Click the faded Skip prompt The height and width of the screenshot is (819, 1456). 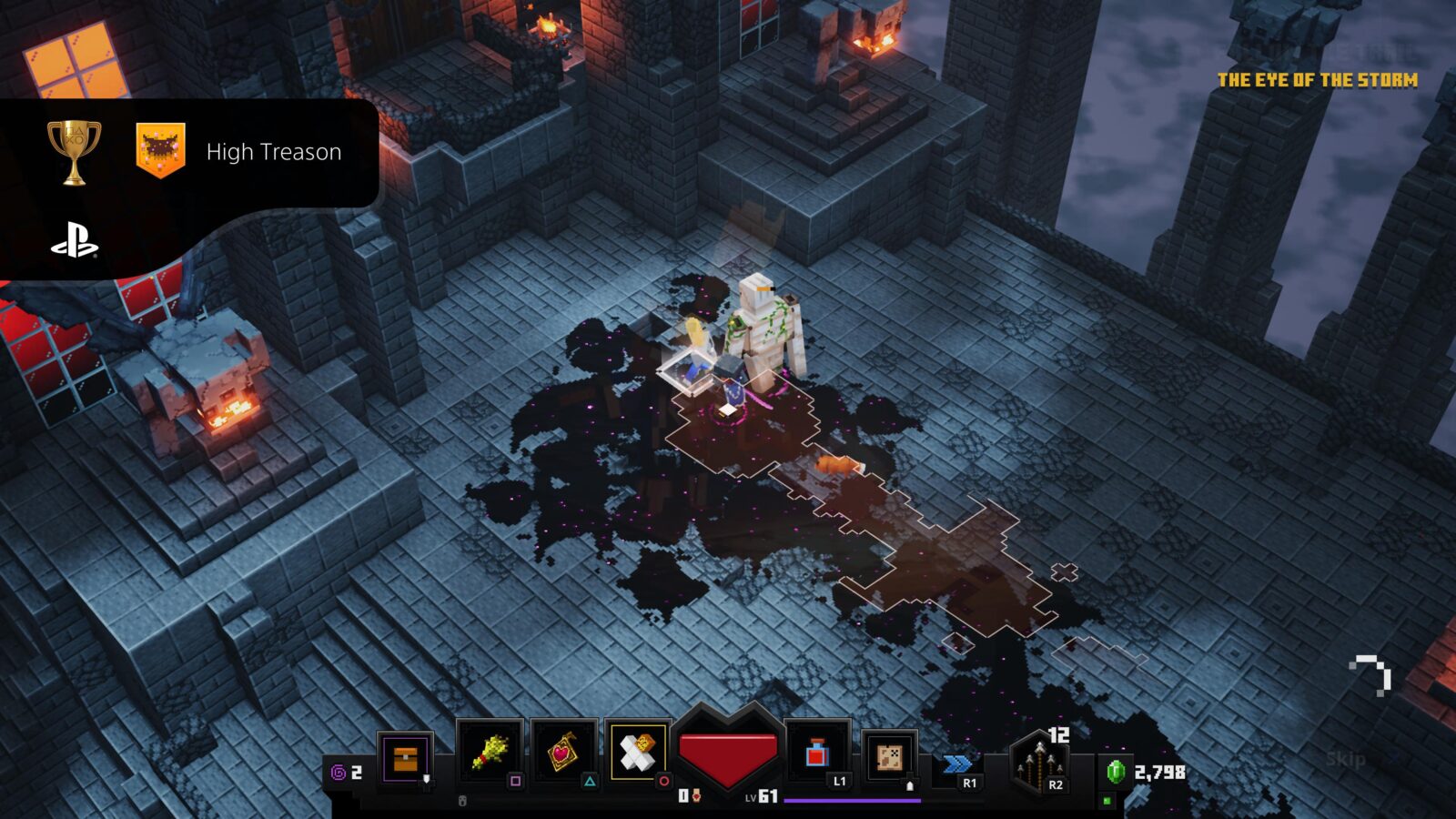(x=1345, y=759)
